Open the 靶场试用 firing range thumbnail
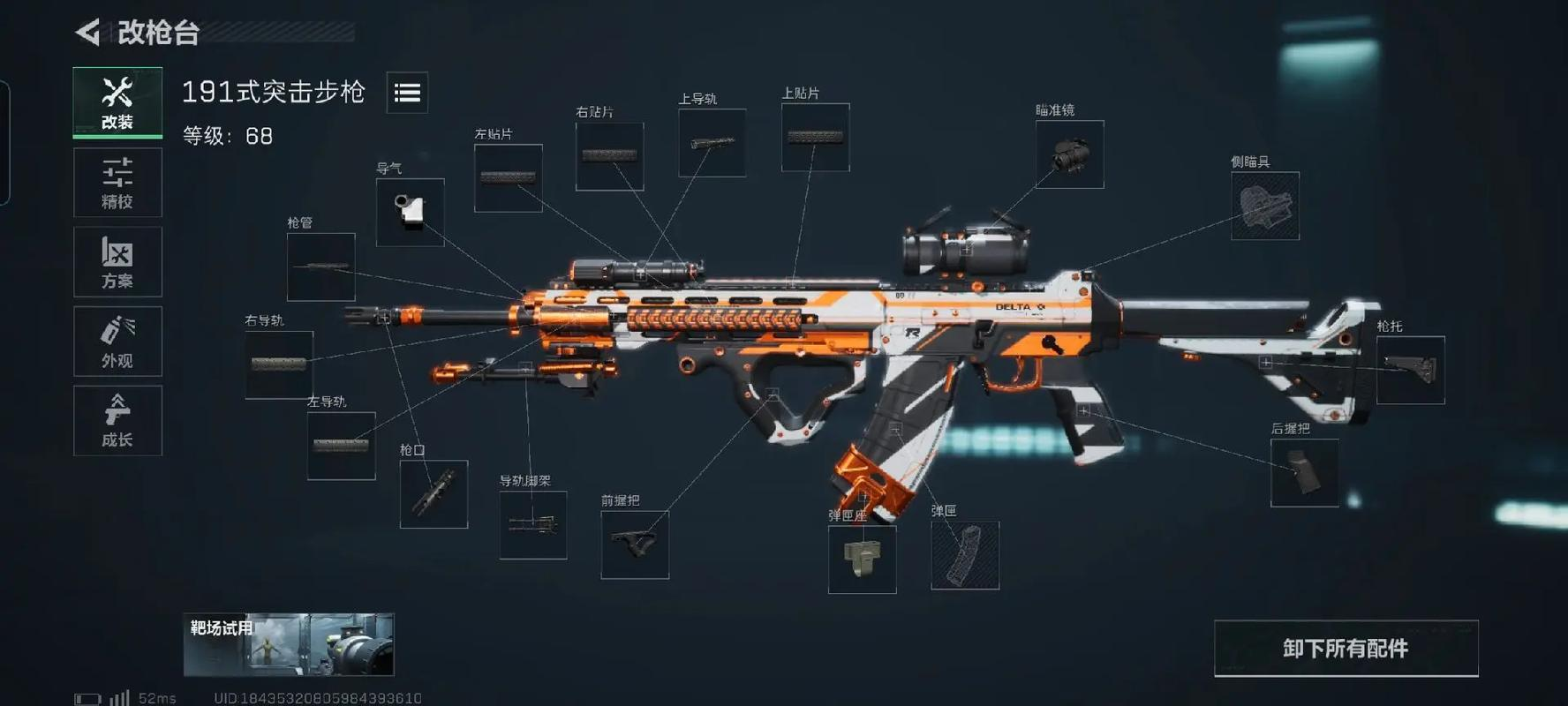Screen dimensions: 1568x706 [x=289, y=645]
